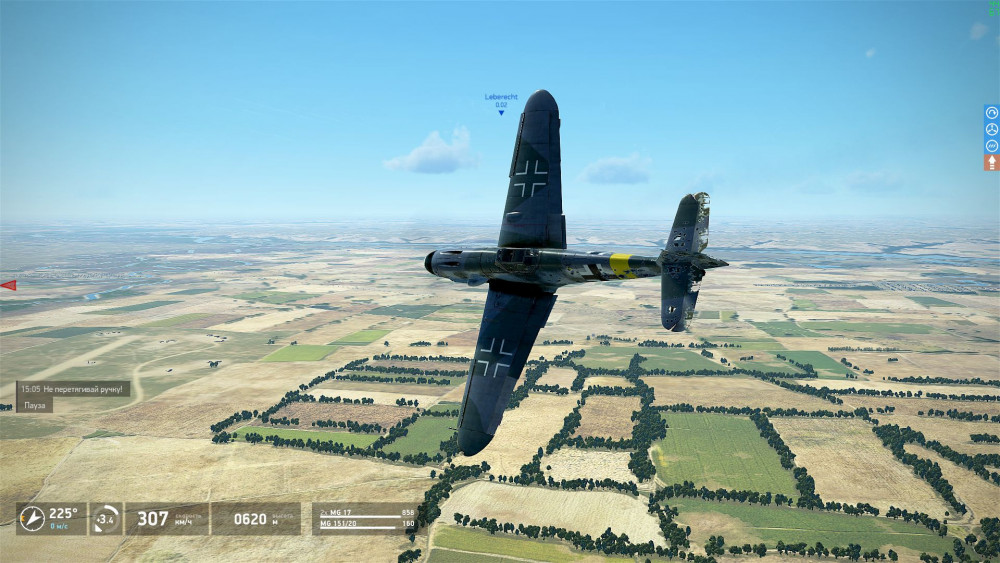1000x563 pixels.
Task: Click the Пауза label
Action: point(35,405)
